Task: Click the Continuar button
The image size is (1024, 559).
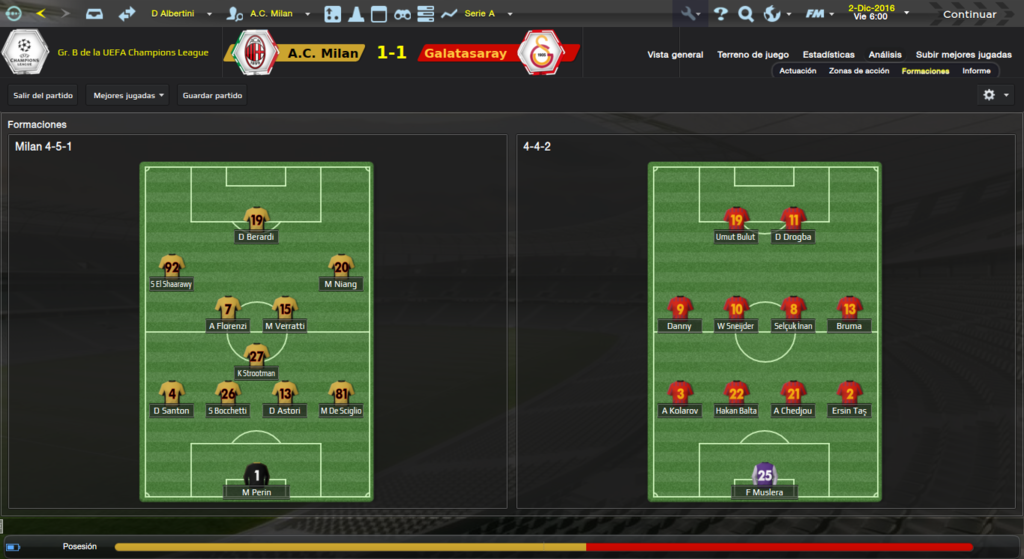Action: pos(969,14)
